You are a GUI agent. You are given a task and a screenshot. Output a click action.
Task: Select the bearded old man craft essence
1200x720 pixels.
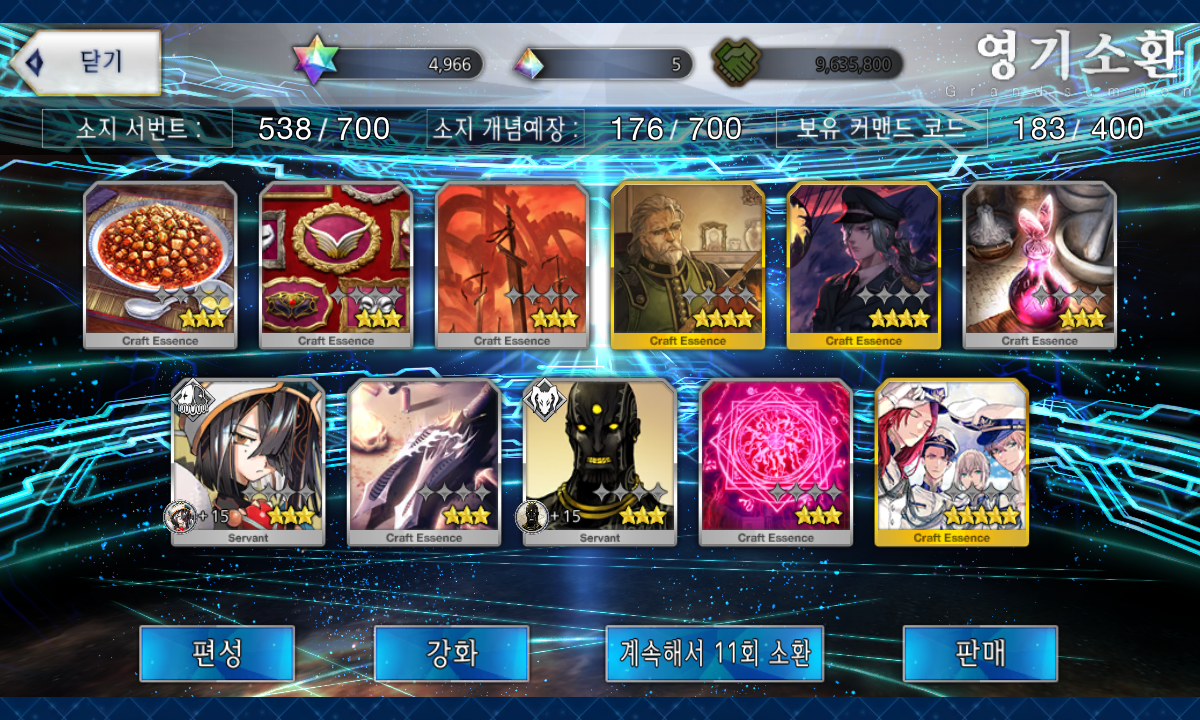pos(688,265)
